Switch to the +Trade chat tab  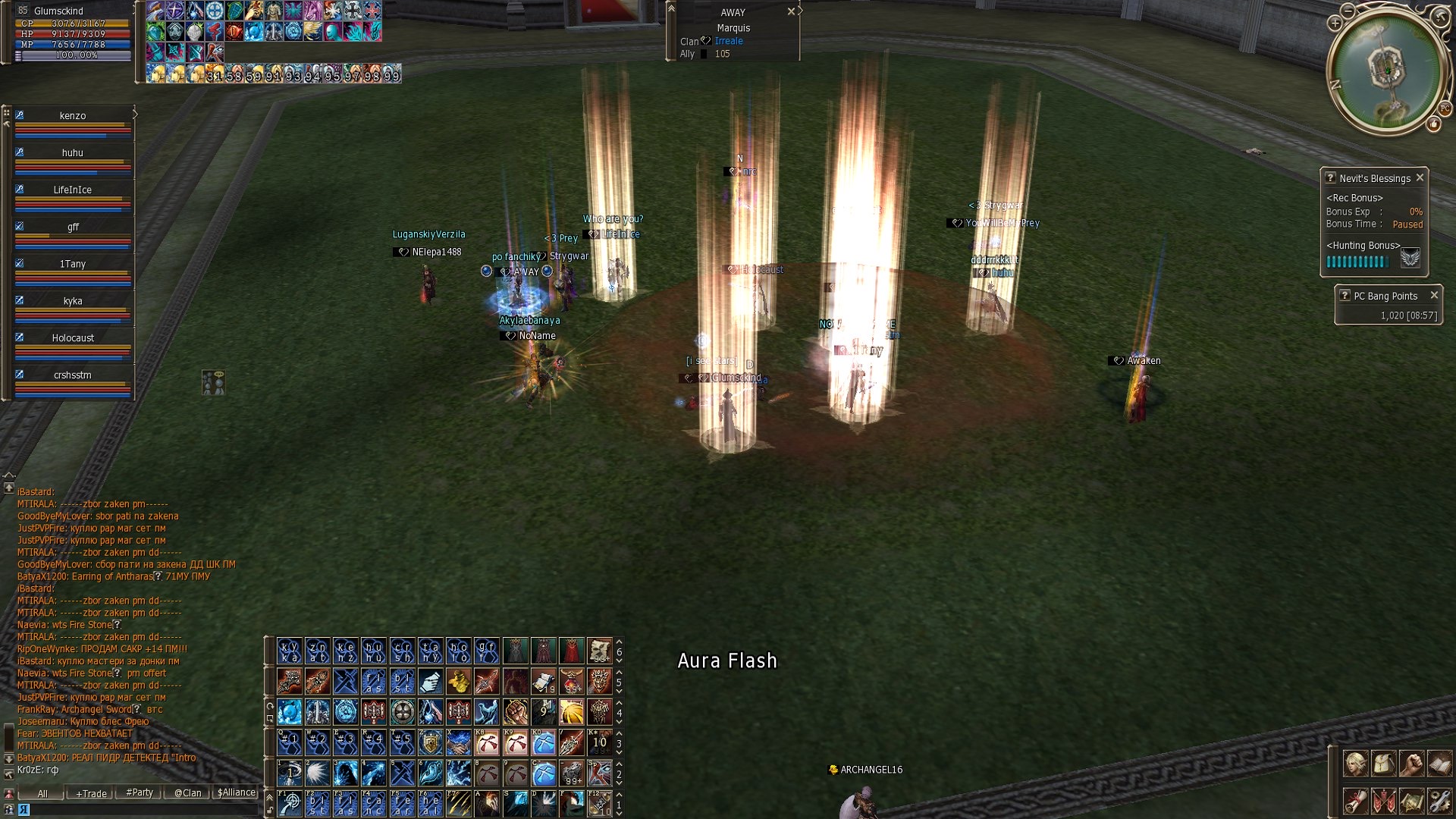pos(91,793)
